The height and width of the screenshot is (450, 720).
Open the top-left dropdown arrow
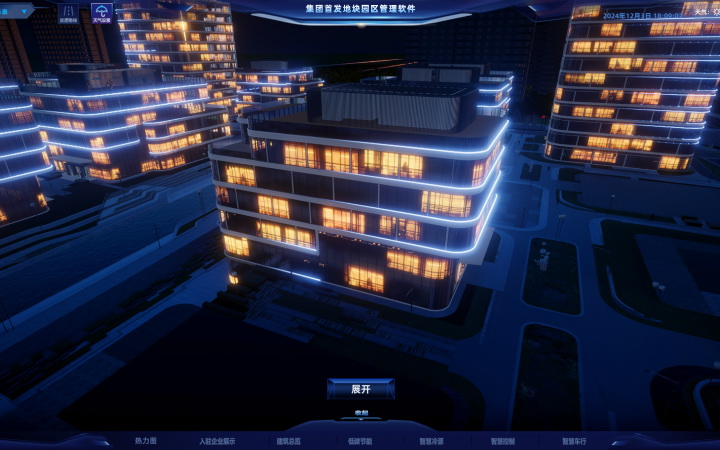tap(26, 11)
